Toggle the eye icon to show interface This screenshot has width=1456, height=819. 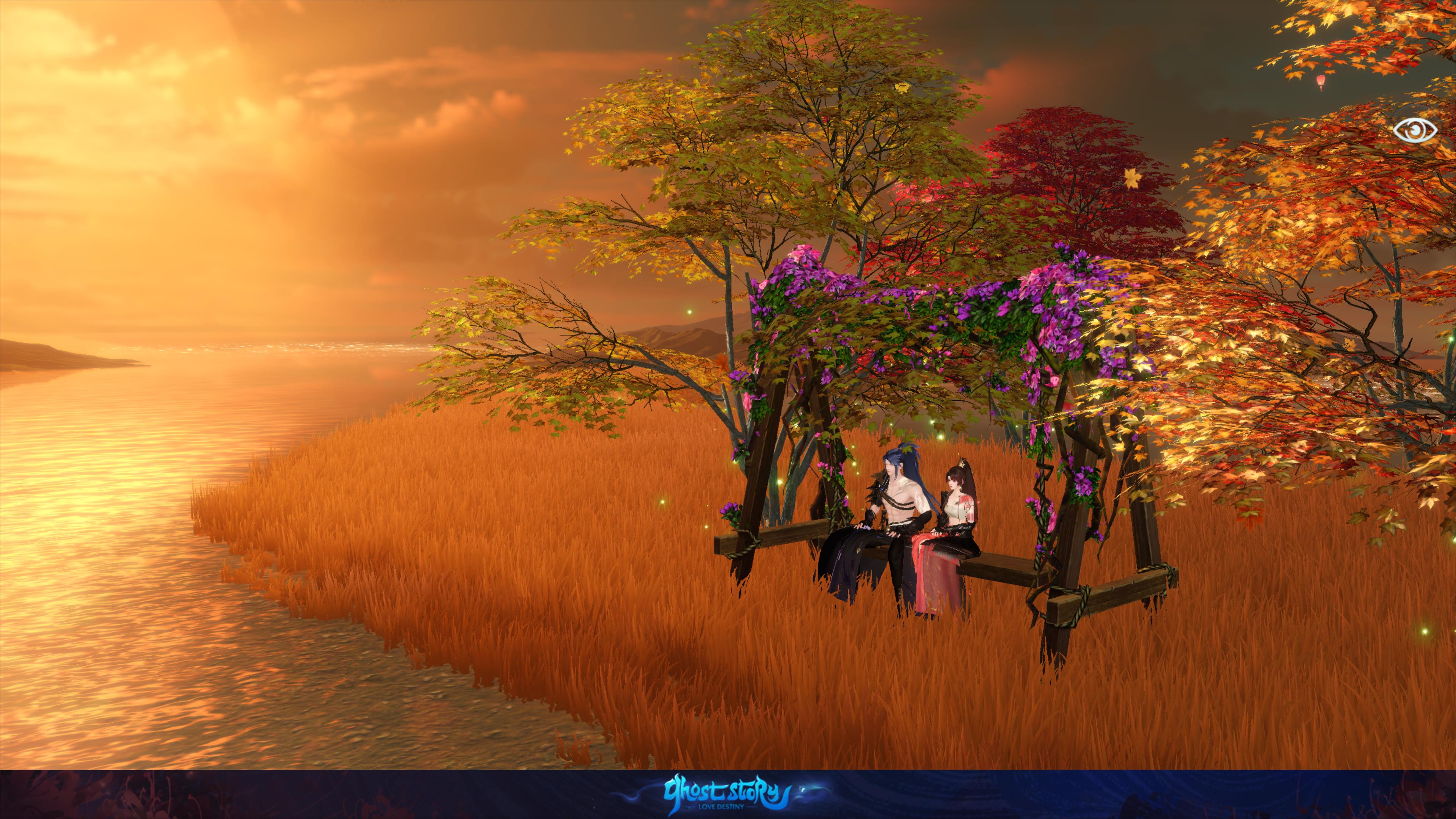point(1414,131)
